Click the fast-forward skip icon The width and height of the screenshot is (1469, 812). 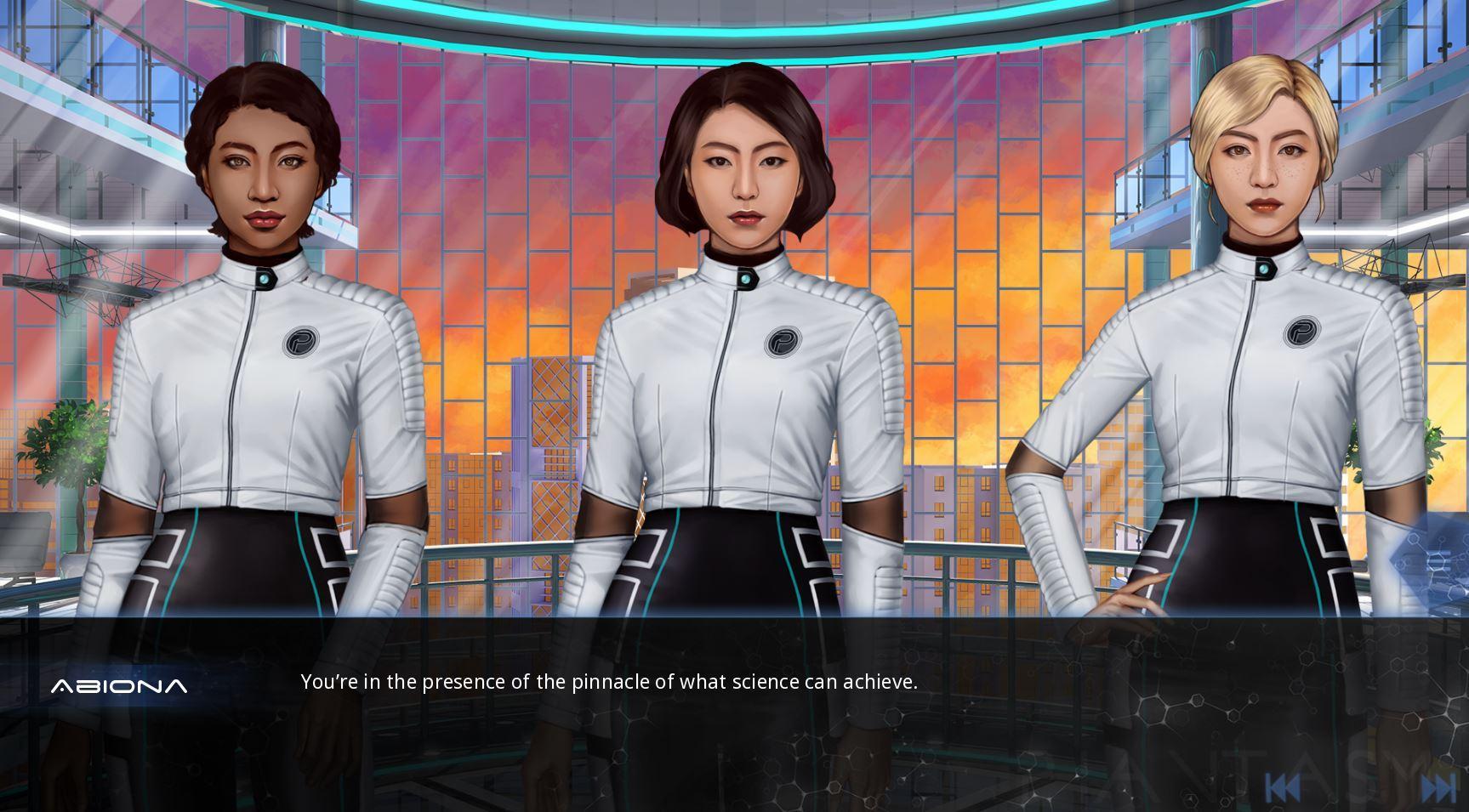(1437, 786)
